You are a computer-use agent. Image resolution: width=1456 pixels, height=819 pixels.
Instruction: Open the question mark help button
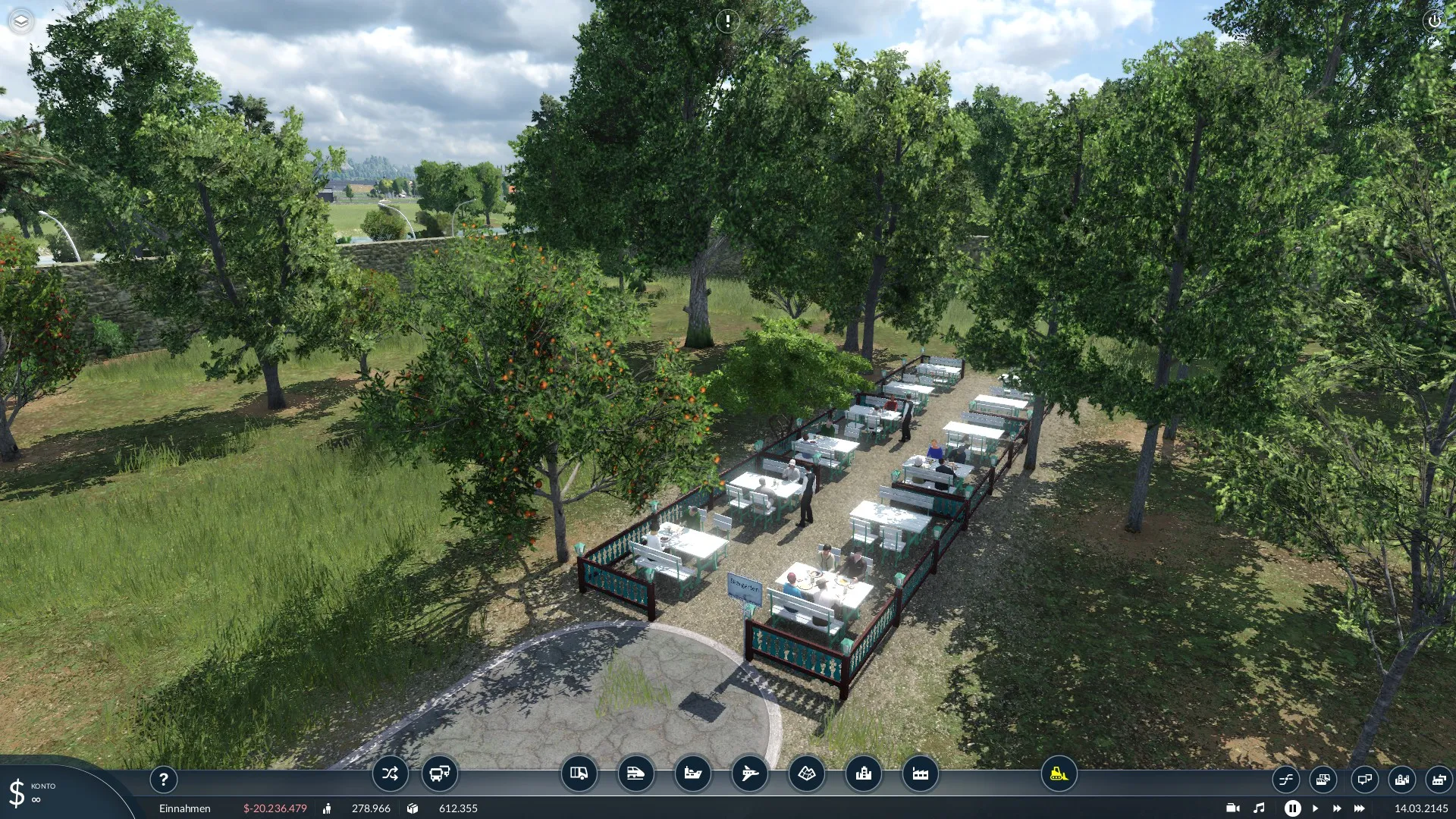coord(163,779)
